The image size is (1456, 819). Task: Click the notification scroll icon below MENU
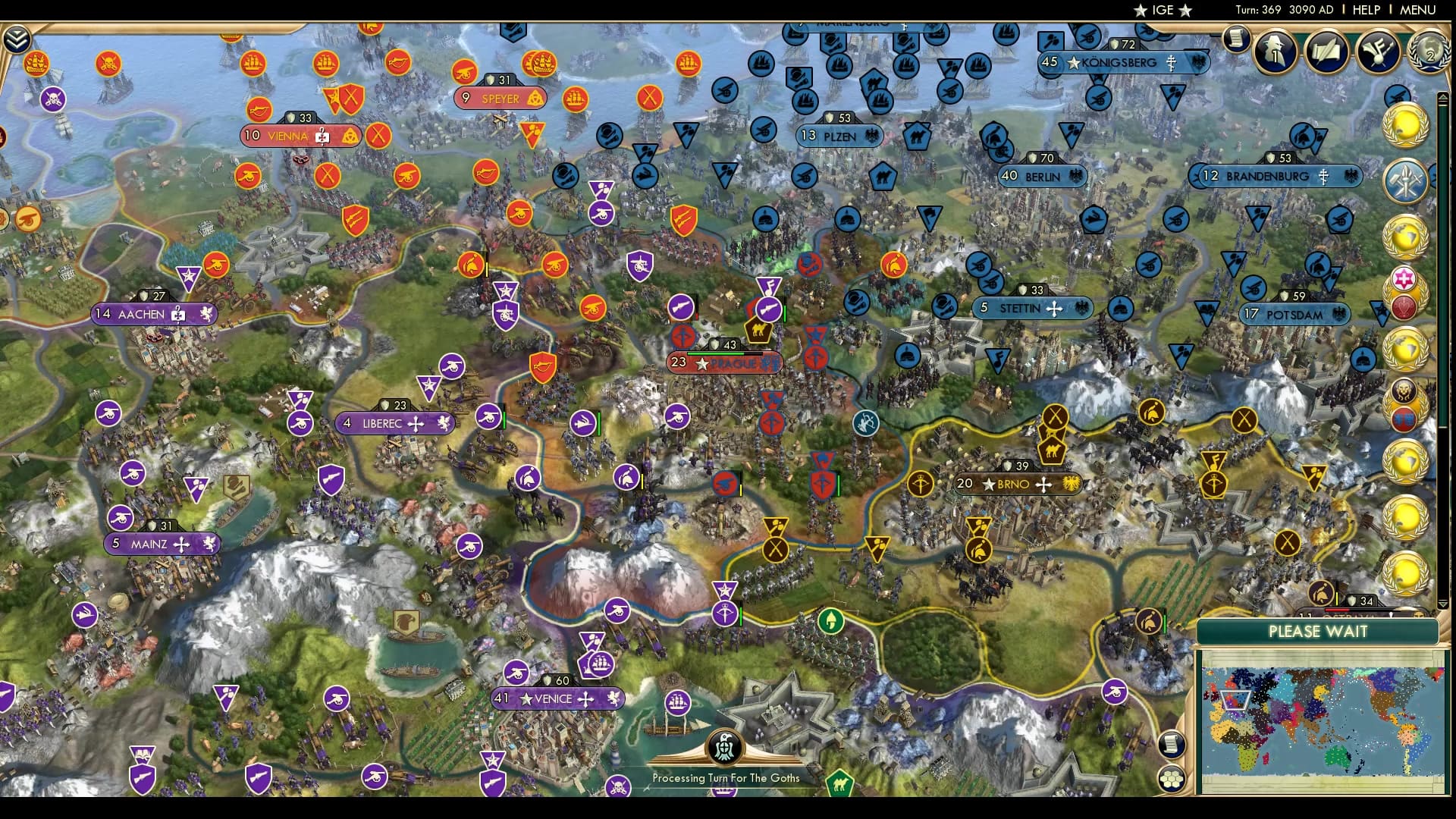[x=1236, y=39]
